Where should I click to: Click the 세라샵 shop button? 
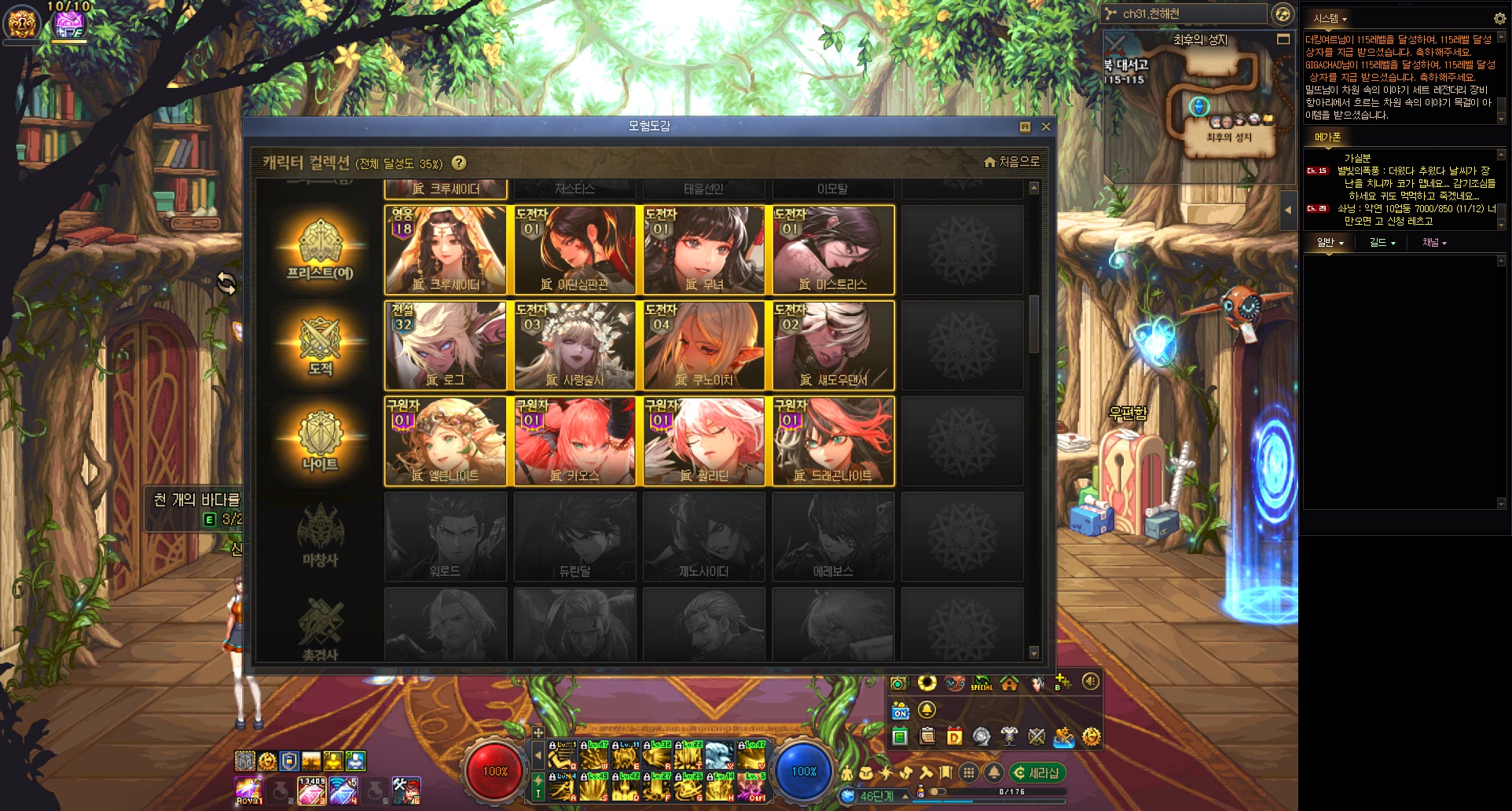click(1037, 773)
